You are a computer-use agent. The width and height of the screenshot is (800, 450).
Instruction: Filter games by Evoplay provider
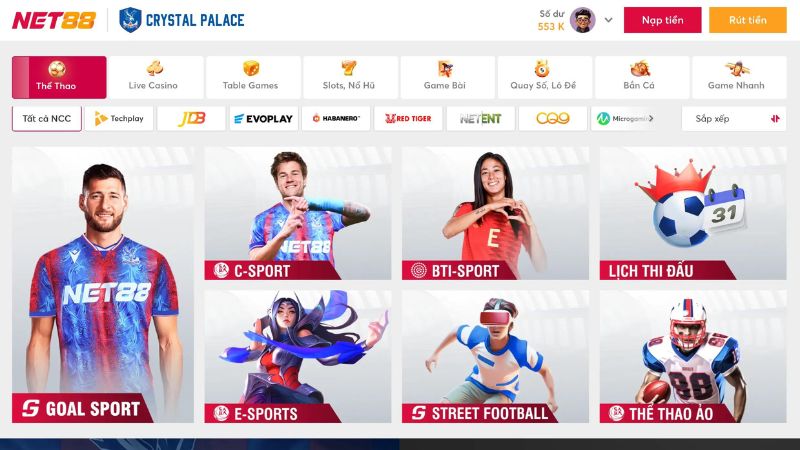point(263,118)
